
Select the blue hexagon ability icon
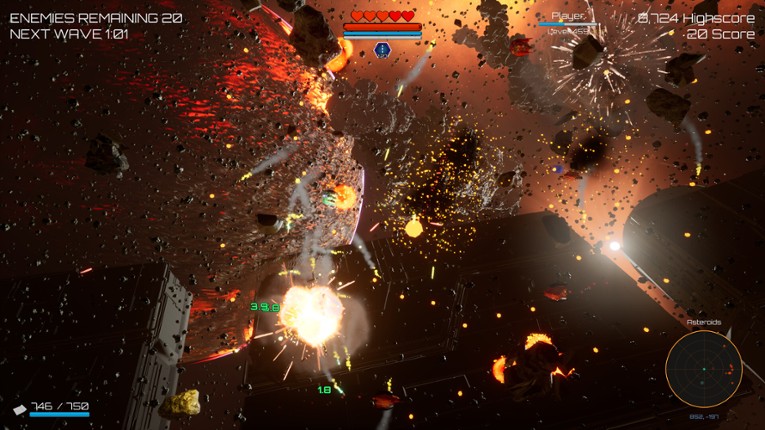coord(382,49)
